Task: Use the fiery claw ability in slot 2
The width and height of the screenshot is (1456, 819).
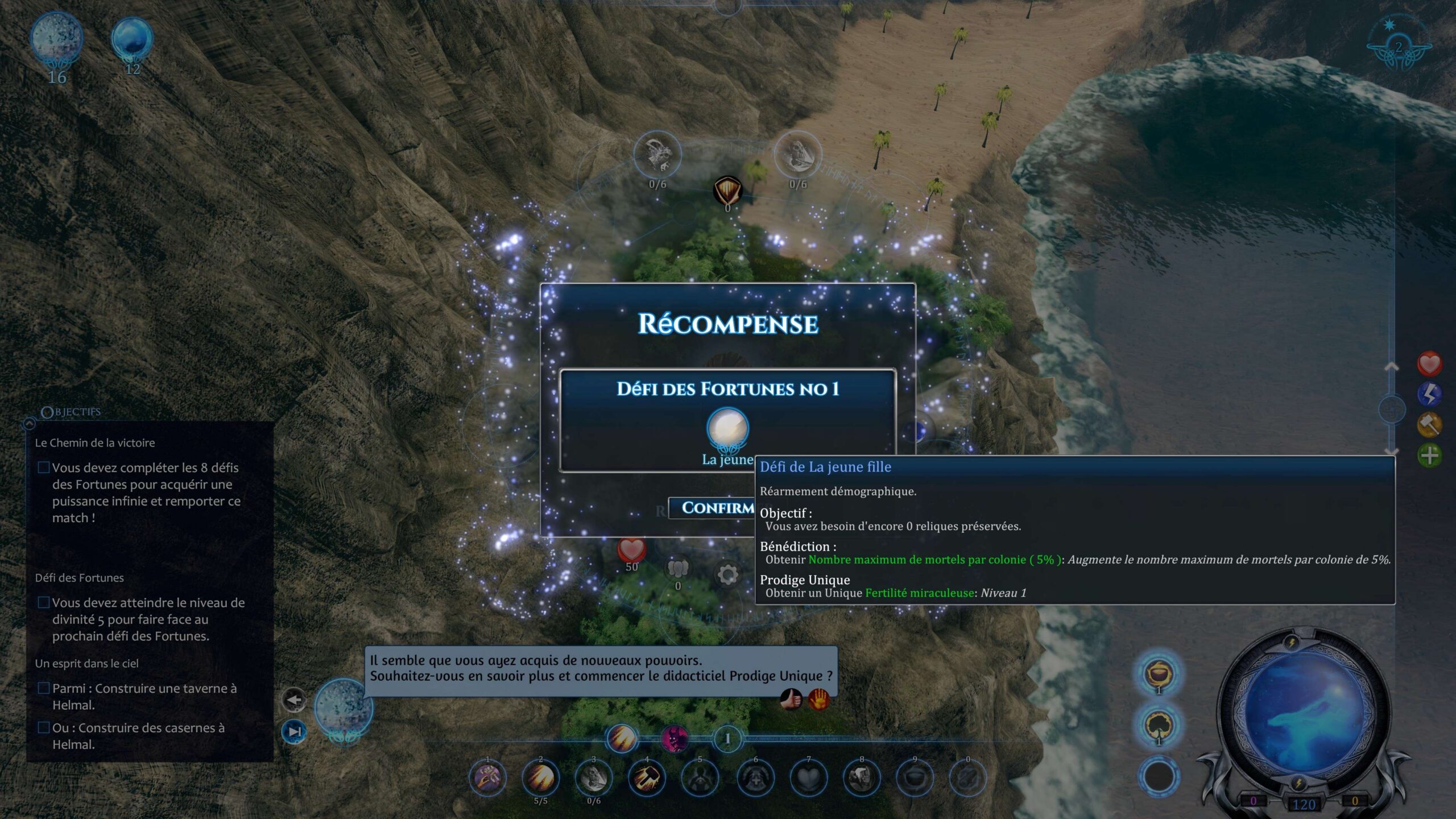Action: pos(540,778)
